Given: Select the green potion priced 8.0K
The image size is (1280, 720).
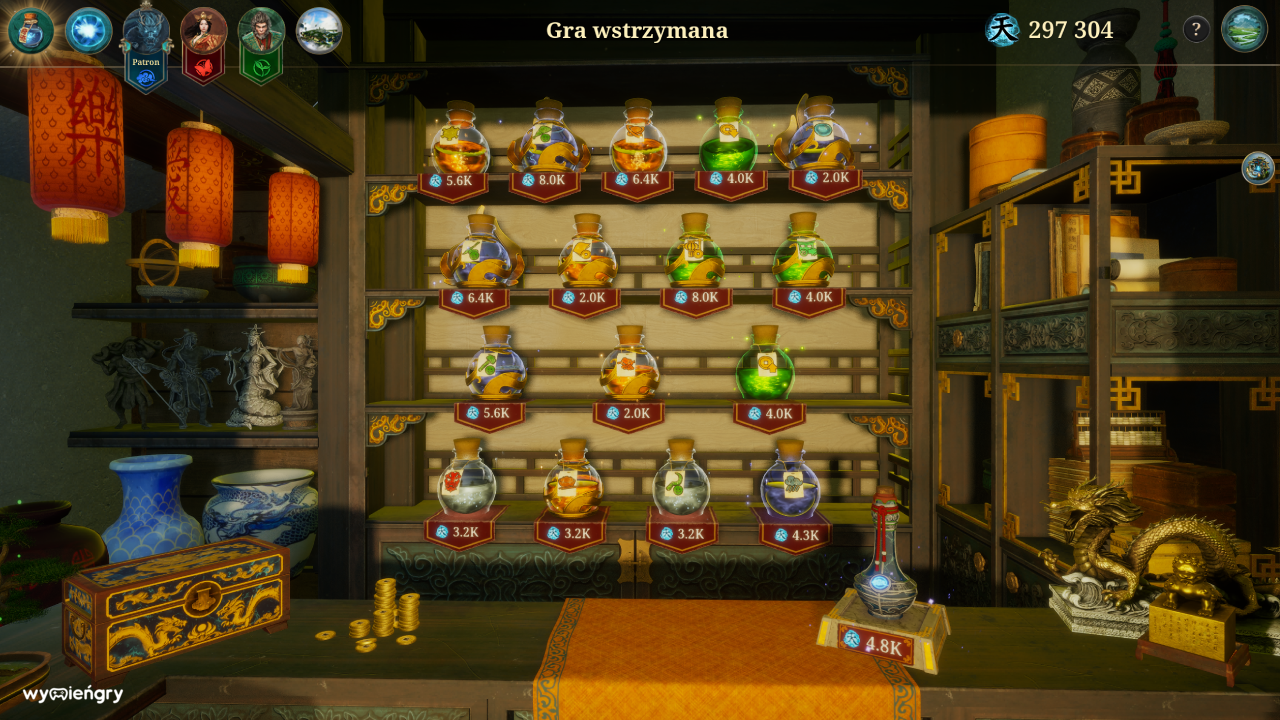Looking at the screenshot, I should coord(695,256).
